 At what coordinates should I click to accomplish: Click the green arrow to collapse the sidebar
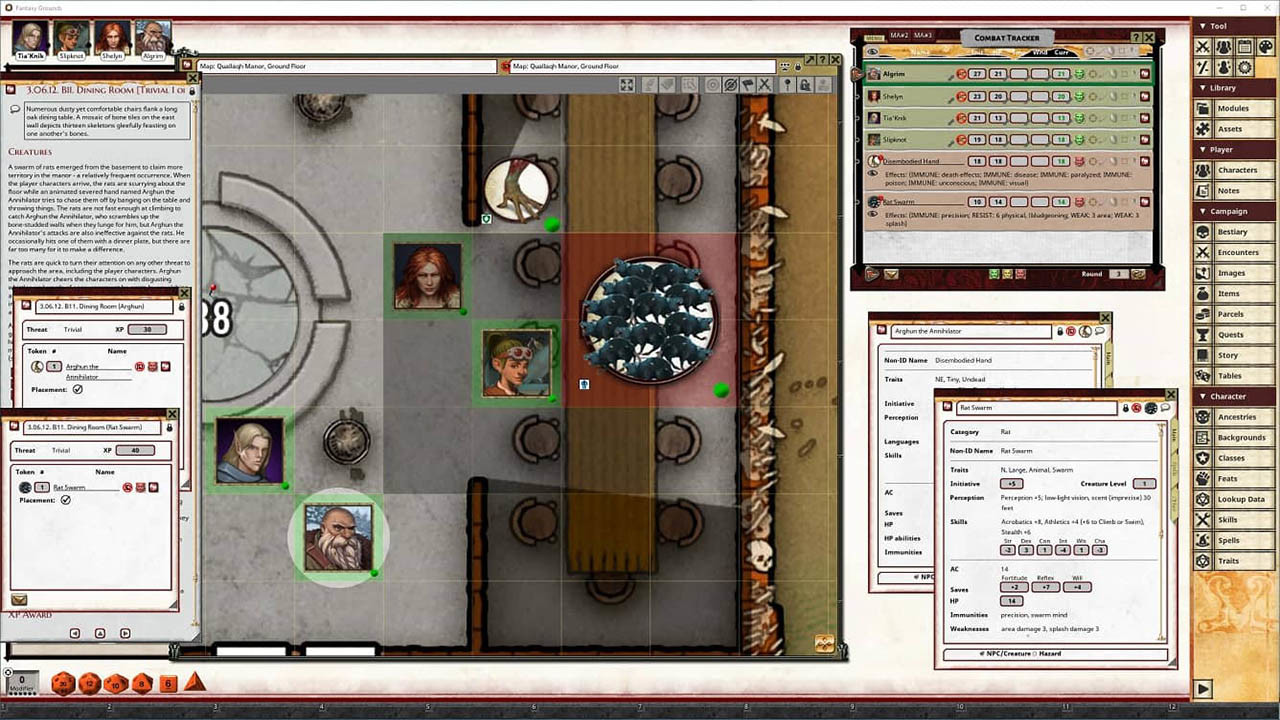click(x=1203, y=689)
